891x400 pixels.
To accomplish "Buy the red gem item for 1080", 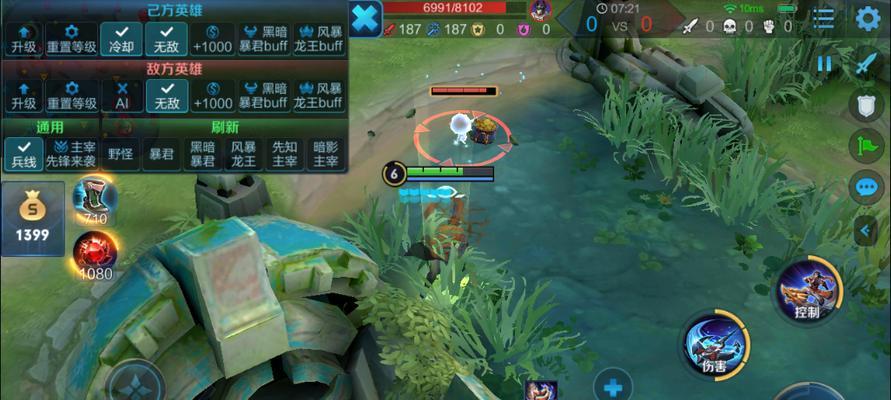I will [95, 256].
